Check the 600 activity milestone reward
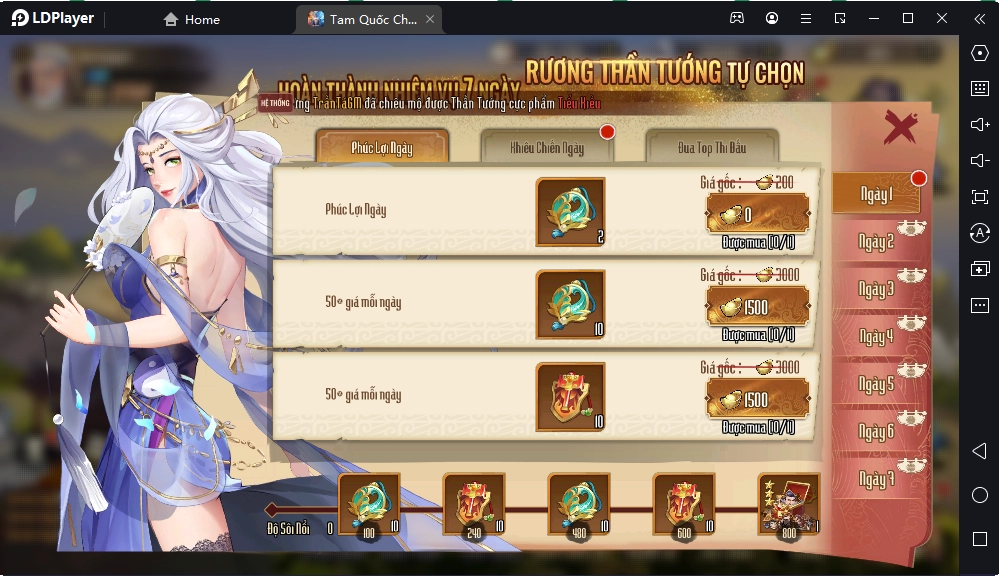 click(683, 504)
